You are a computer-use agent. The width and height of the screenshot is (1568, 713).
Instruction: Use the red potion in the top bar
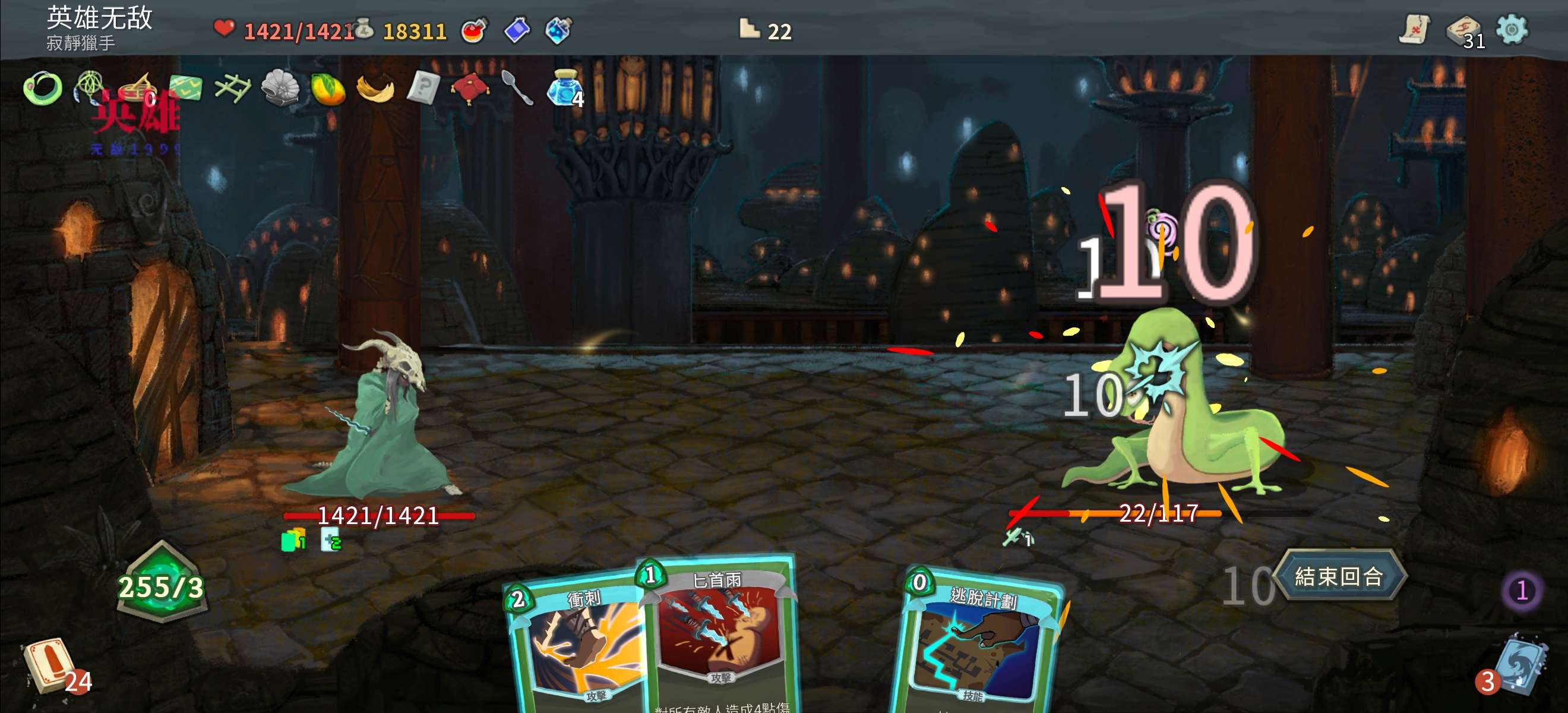(x=474, y=30)
